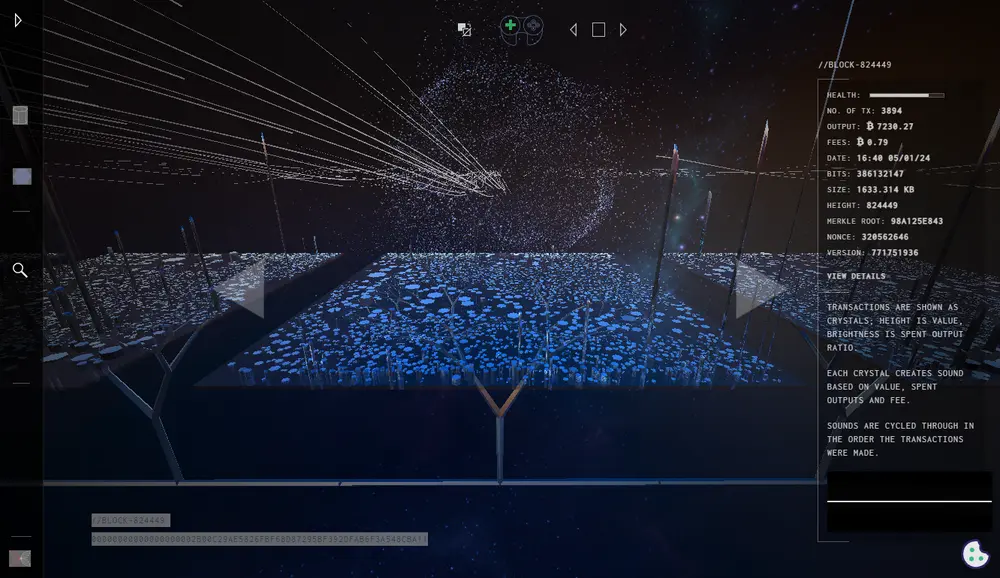This screenshot has width=1000, height=578.
Task: Click the cylinder icon in the sidebar
Action: [x=20, y=115]
